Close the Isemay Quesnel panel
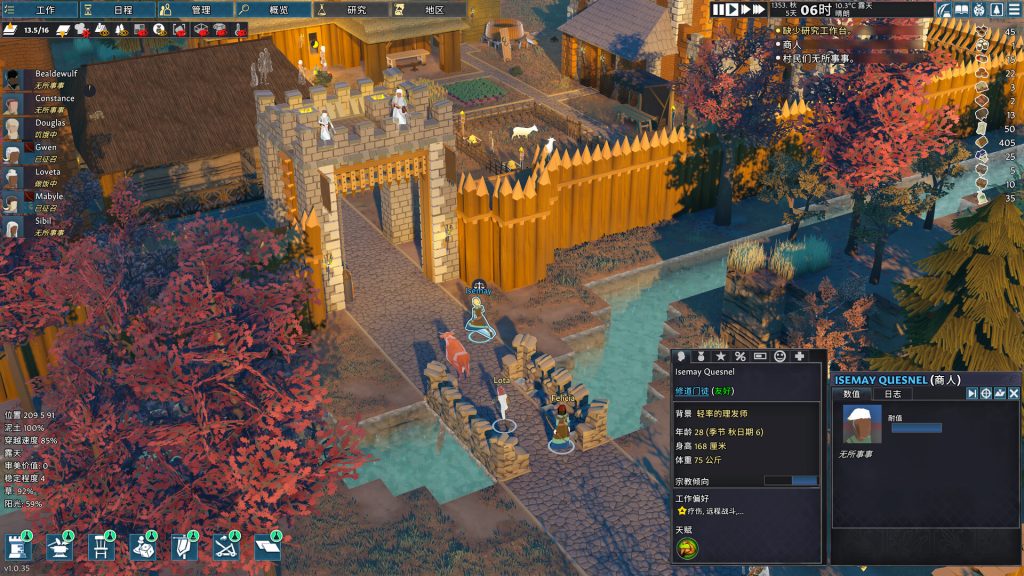The width and height of the screenshot is (1024, 576). point(1013,394)
